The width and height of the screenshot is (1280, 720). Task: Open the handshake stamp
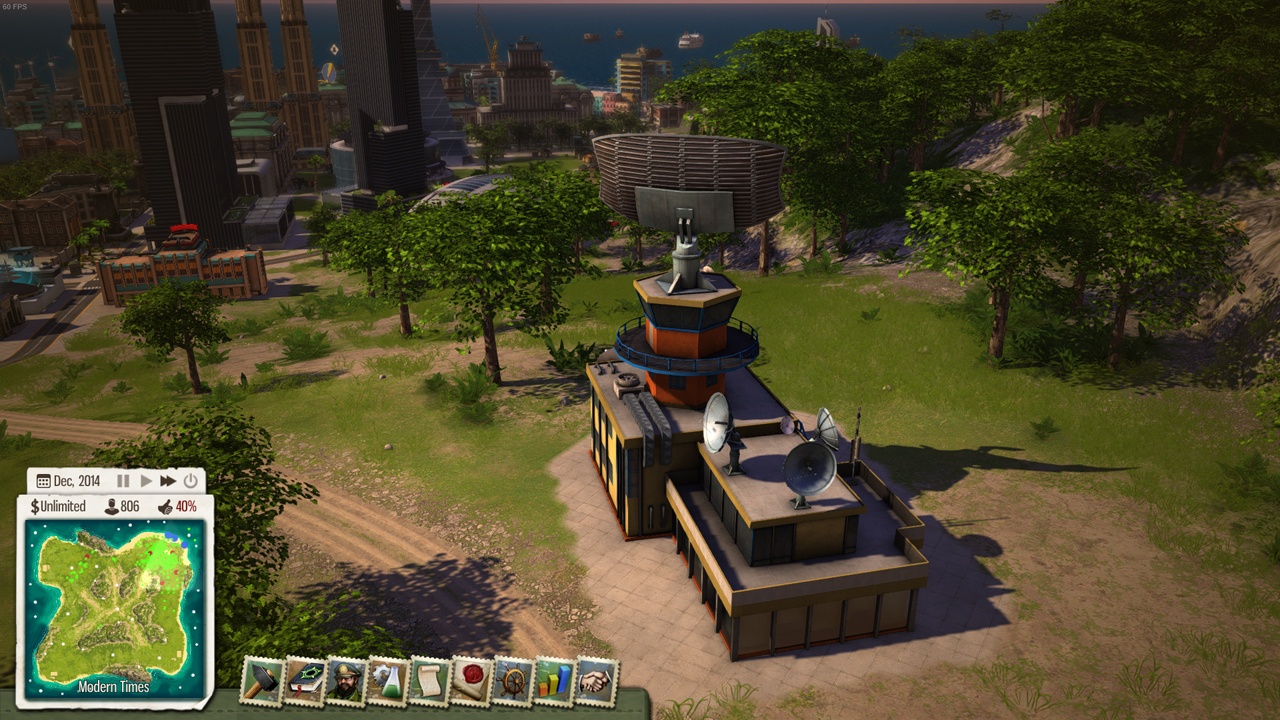596,682
